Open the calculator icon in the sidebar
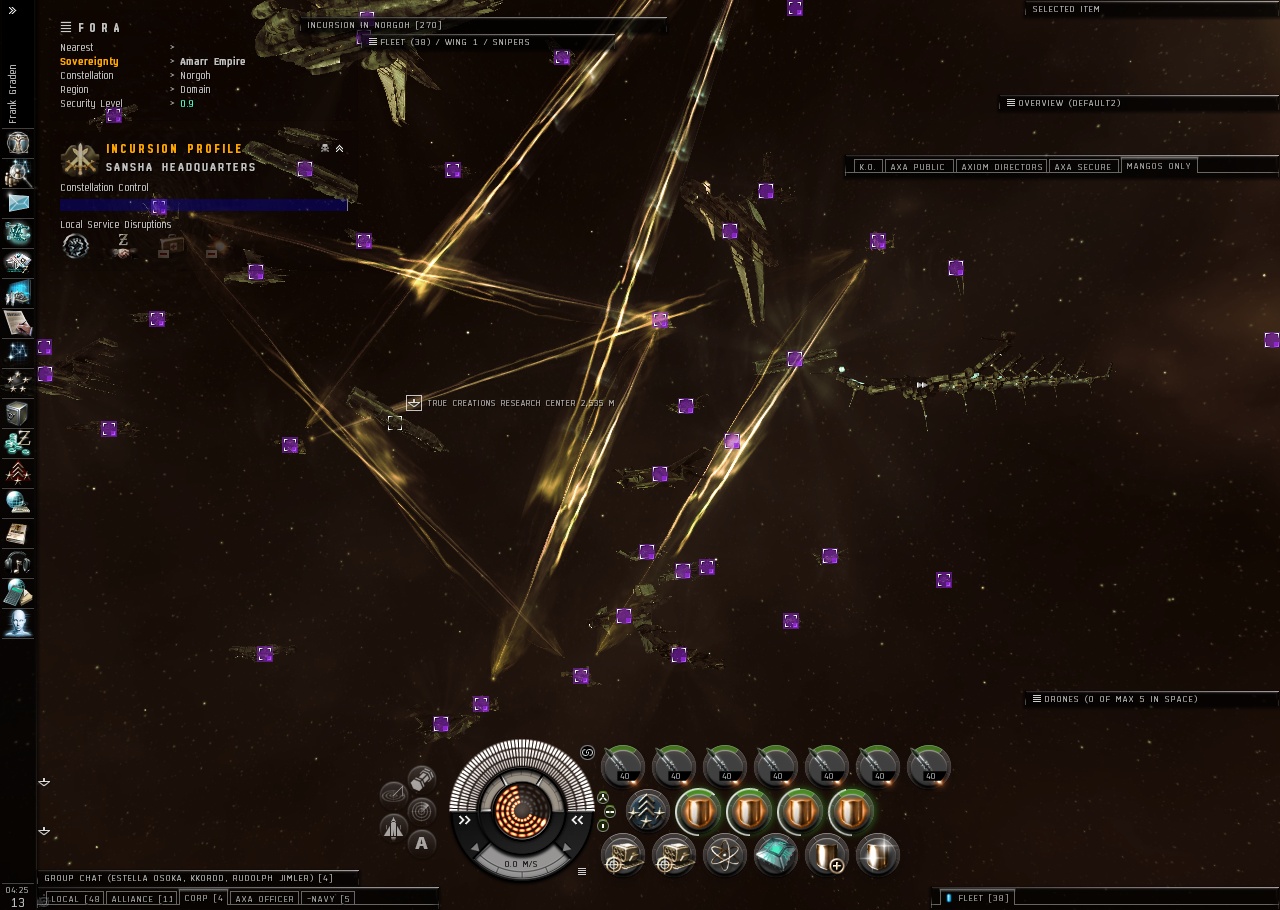 18,592
